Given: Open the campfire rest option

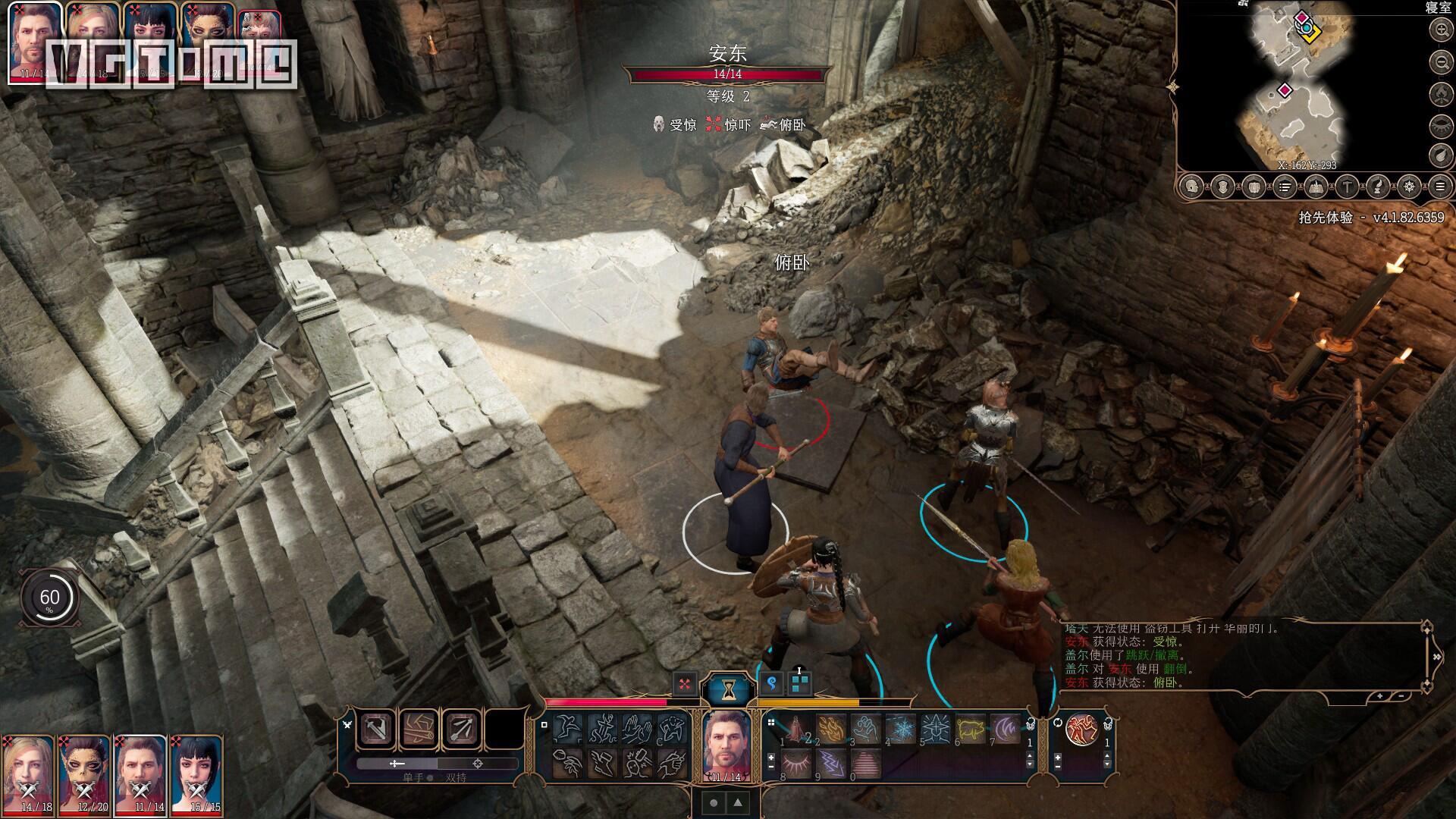Looking at the screenshot, I should pos(1440,93).
